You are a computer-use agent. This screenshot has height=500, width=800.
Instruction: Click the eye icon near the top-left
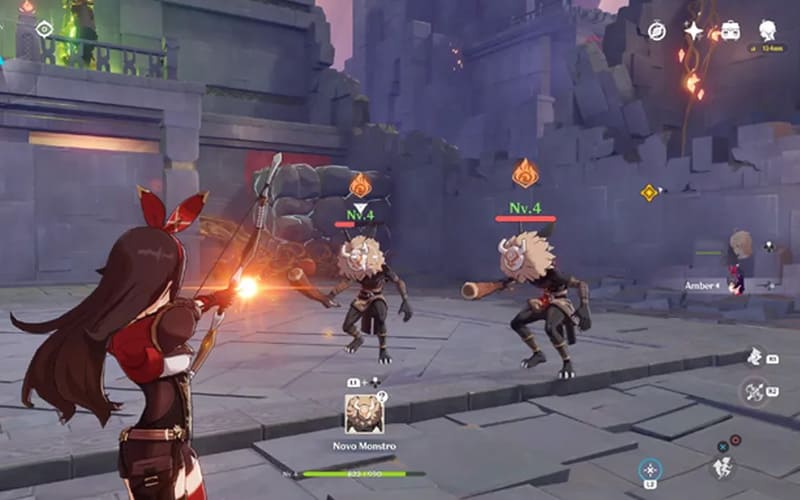44,29
